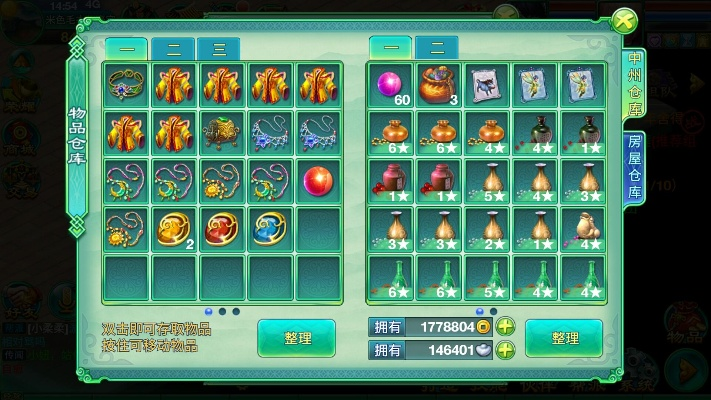
Task: Select the gold ring stack of 2
Action: coord(174,228)
